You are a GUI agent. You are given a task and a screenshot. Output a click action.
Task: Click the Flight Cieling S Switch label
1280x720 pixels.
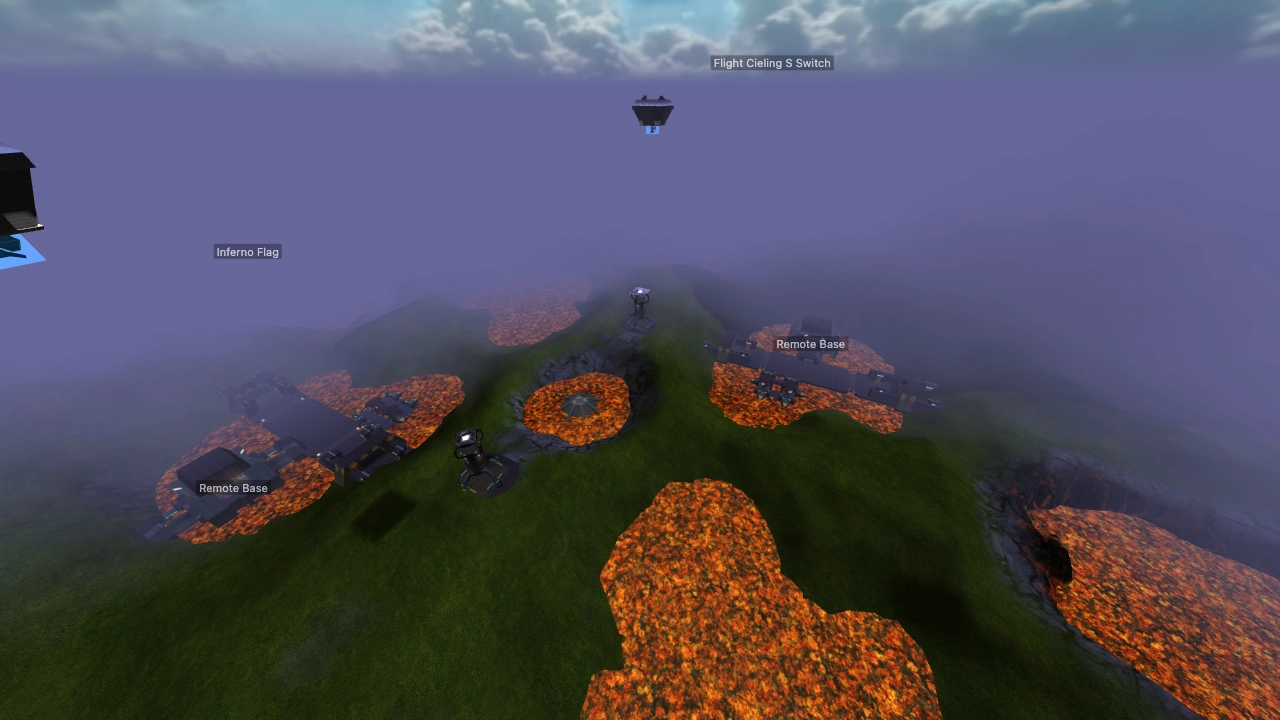(x=771, y=62)
